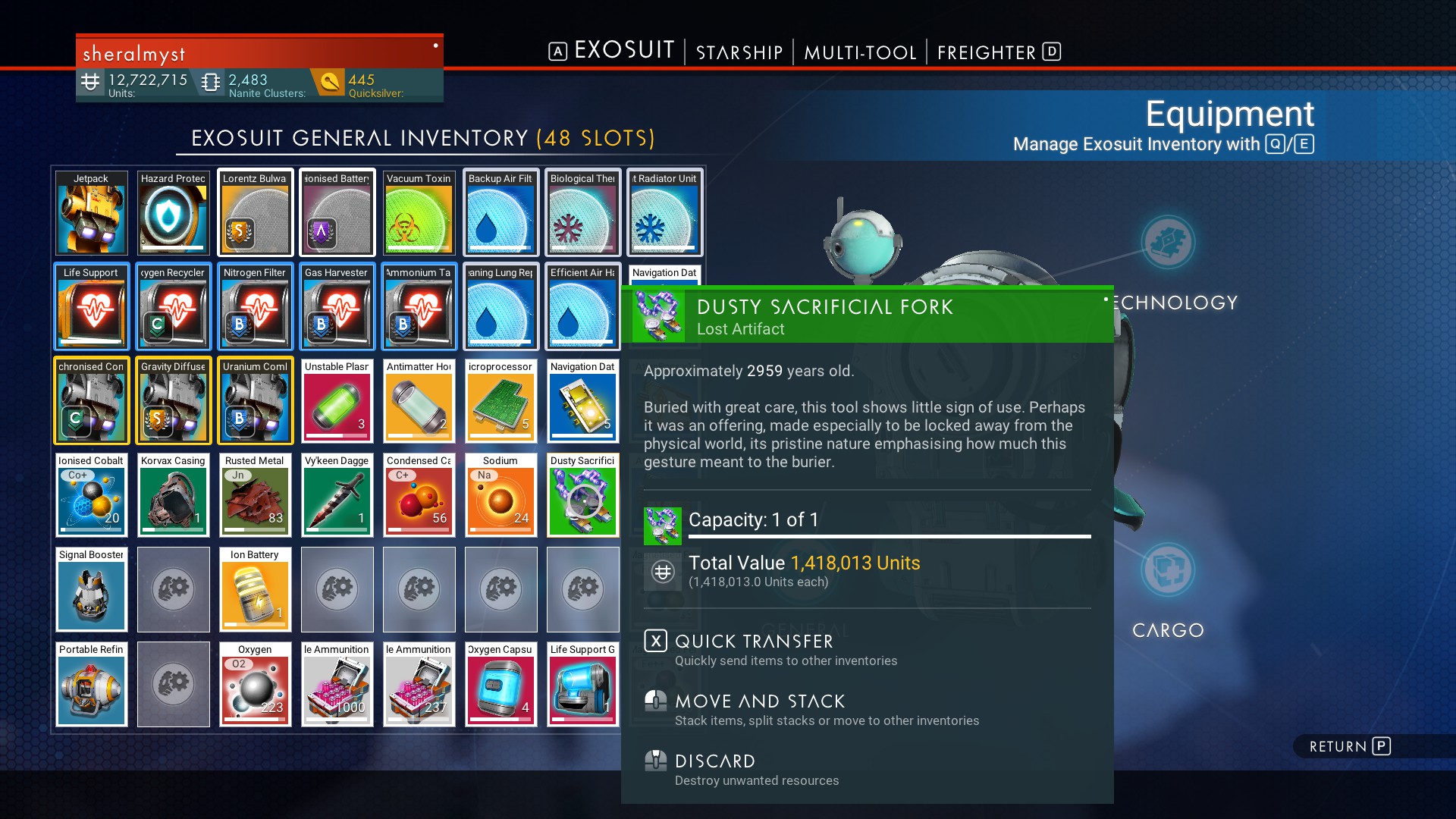This screenshot has width=1456, height=819.
Task: Switch to the Starship tab
Action: click(x=739, y=52)
